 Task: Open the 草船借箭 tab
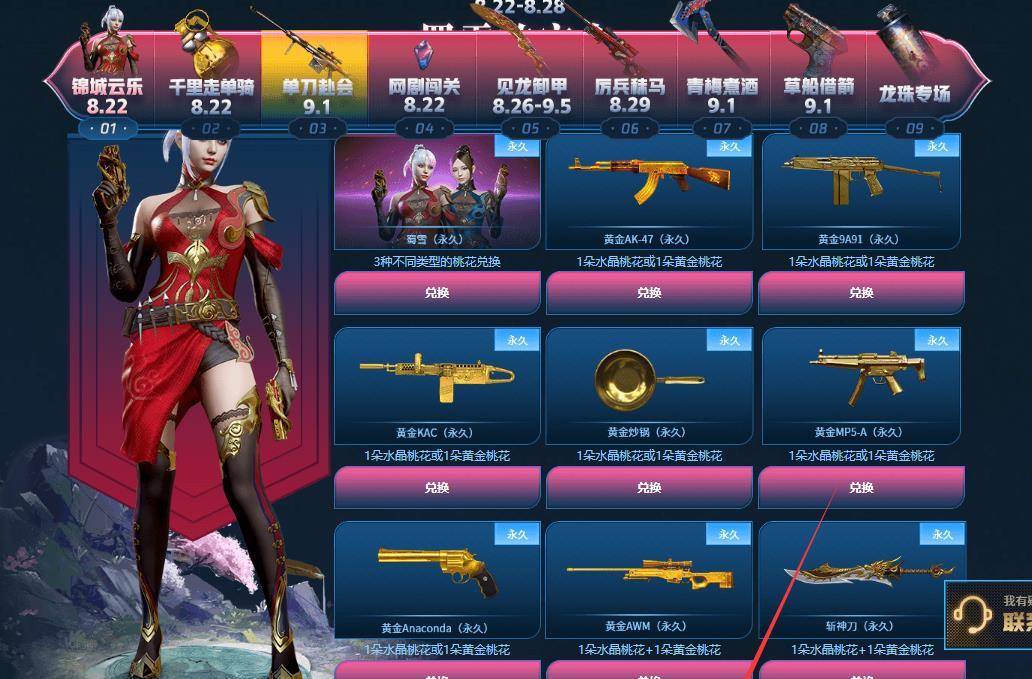[x=818, y=94]
